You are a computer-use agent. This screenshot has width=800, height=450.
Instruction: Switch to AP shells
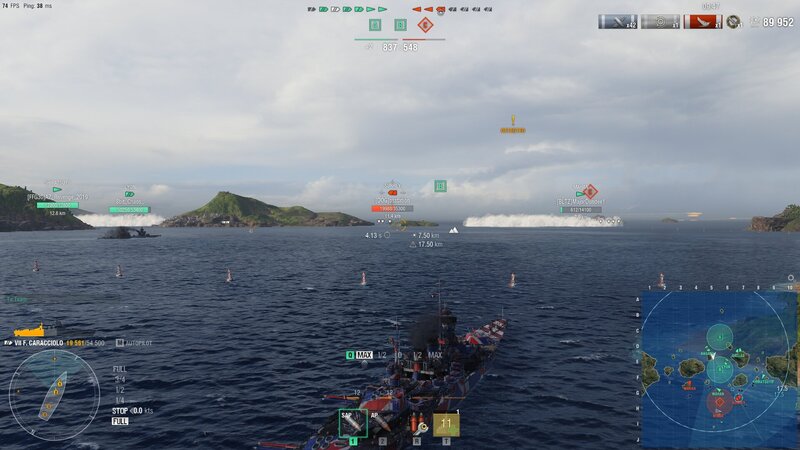click(x=381, y=424)
